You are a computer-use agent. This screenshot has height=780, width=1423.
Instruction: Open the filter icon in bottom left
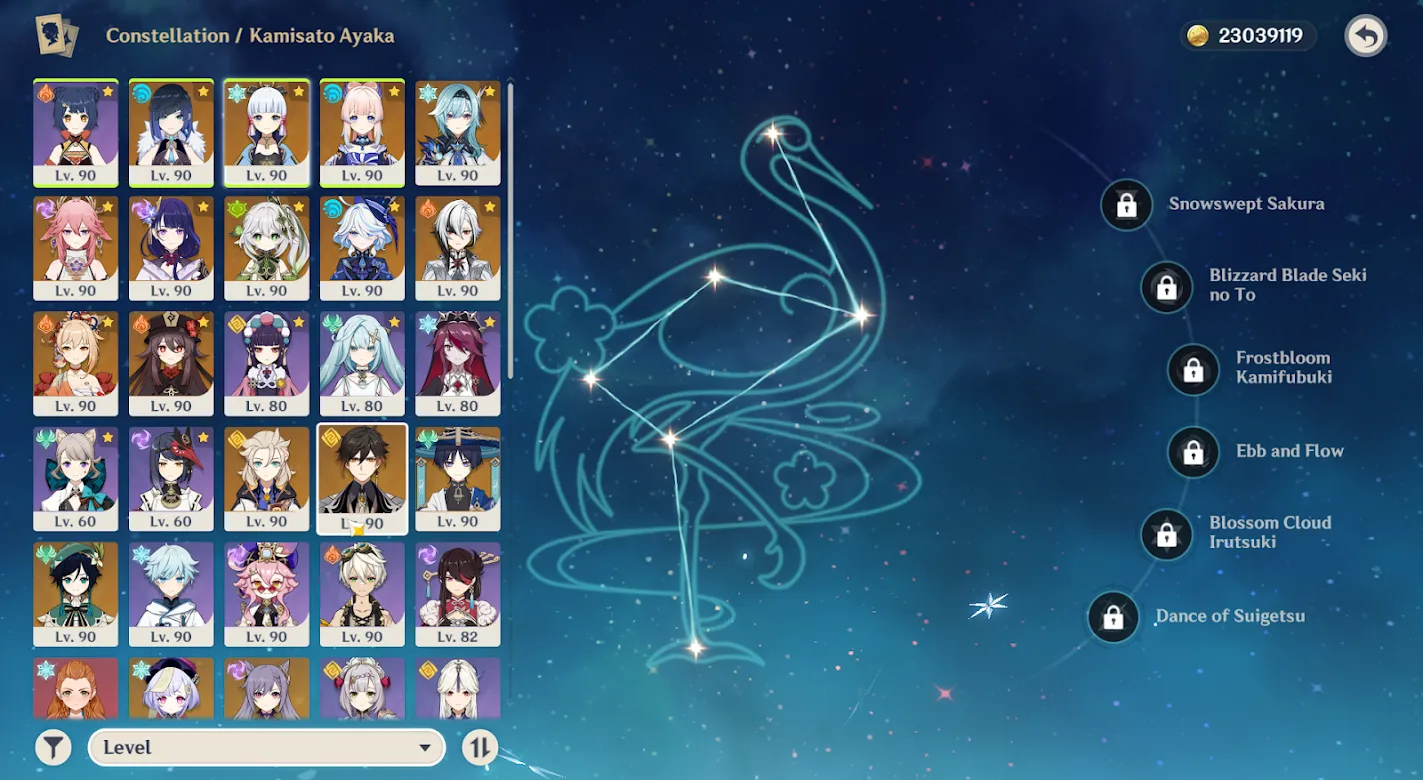click(52, 746)
